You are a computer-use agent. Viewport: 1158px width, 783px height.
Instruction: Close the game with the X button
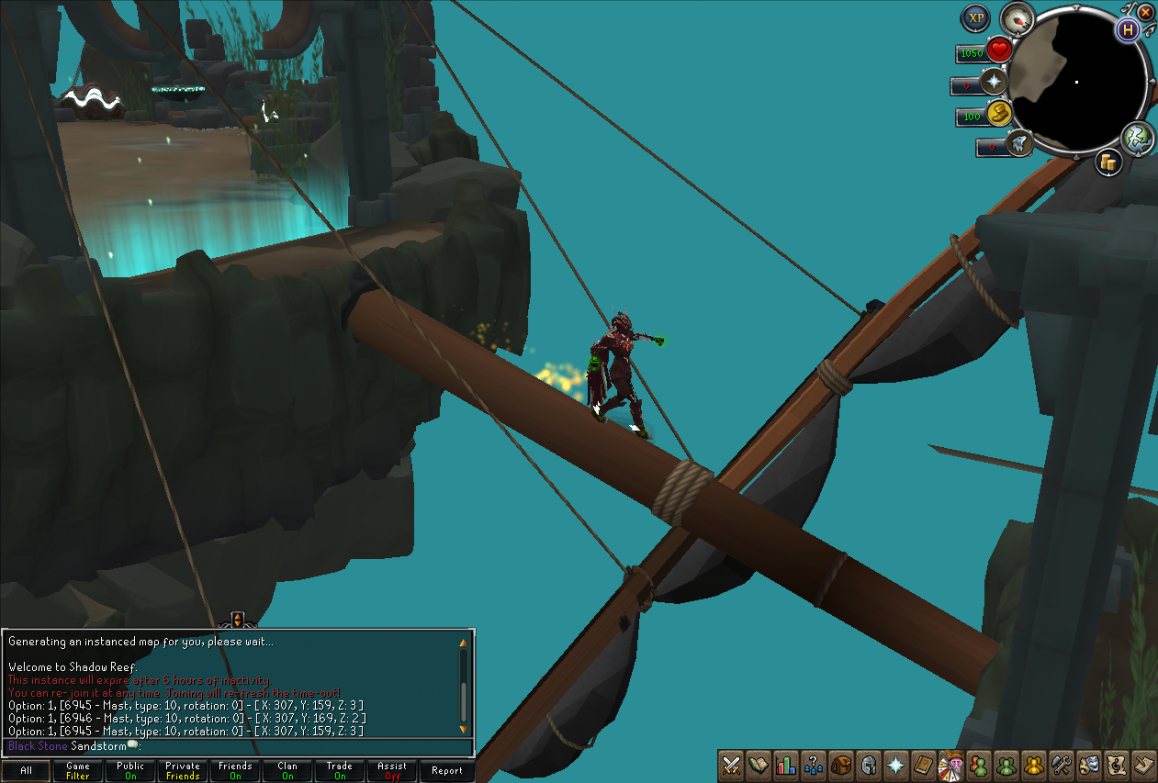click(x=1145, y=12)
